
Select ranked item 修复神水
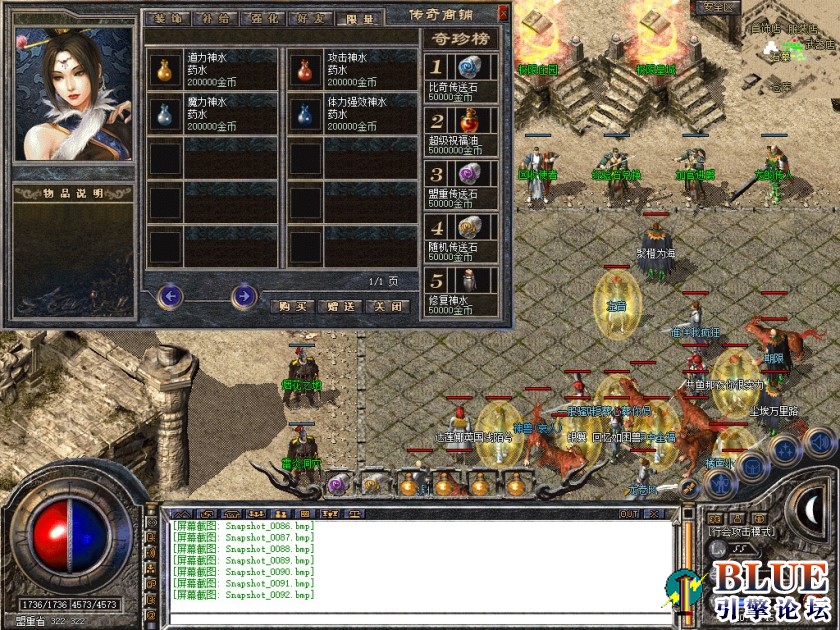(468, 280)
